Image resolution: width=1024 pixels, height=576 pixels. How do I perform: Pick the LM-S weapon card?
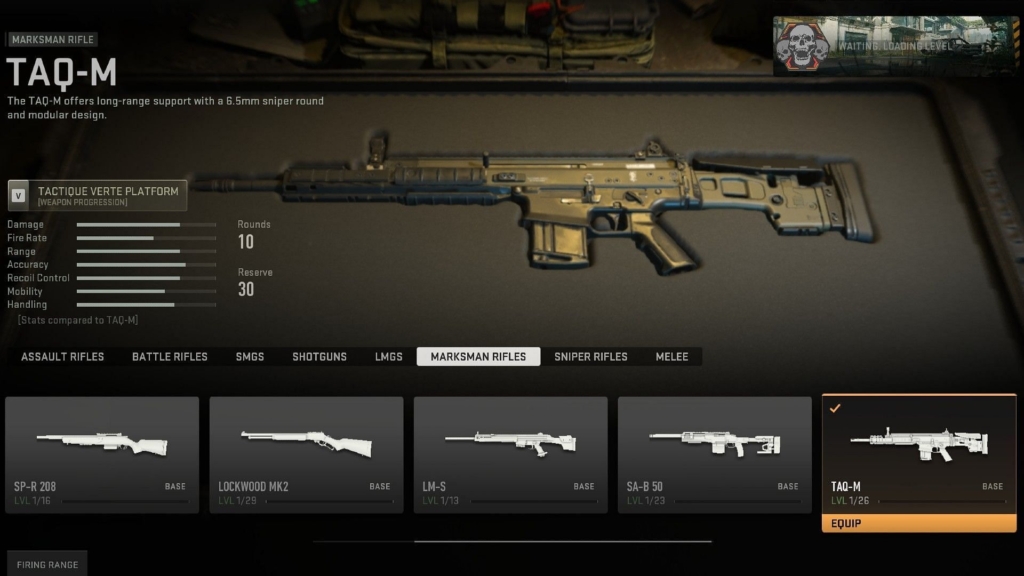510,454
